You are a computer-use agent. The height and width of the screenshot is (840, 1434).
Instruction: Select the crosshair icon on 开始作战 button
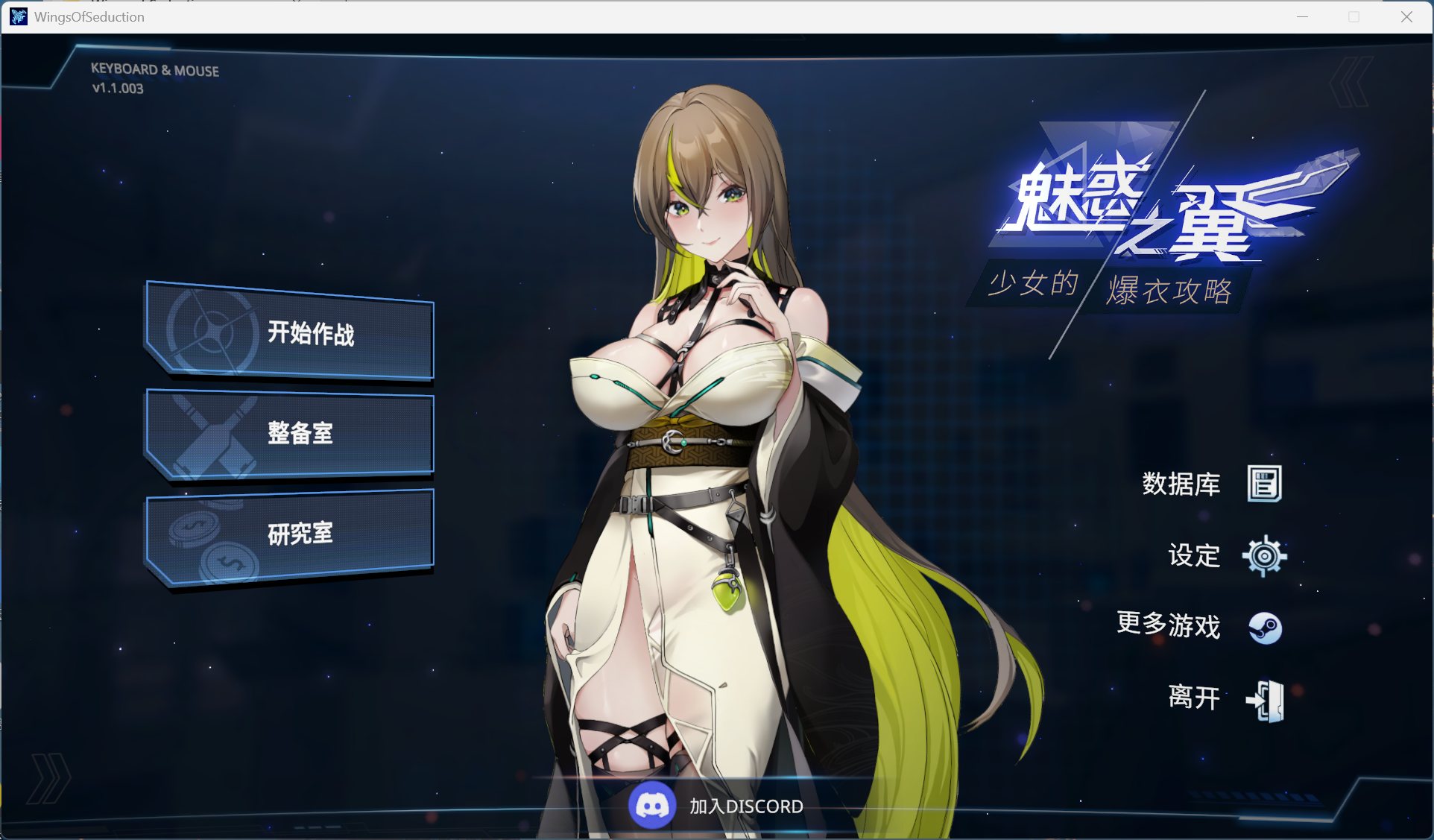point(210,332)
